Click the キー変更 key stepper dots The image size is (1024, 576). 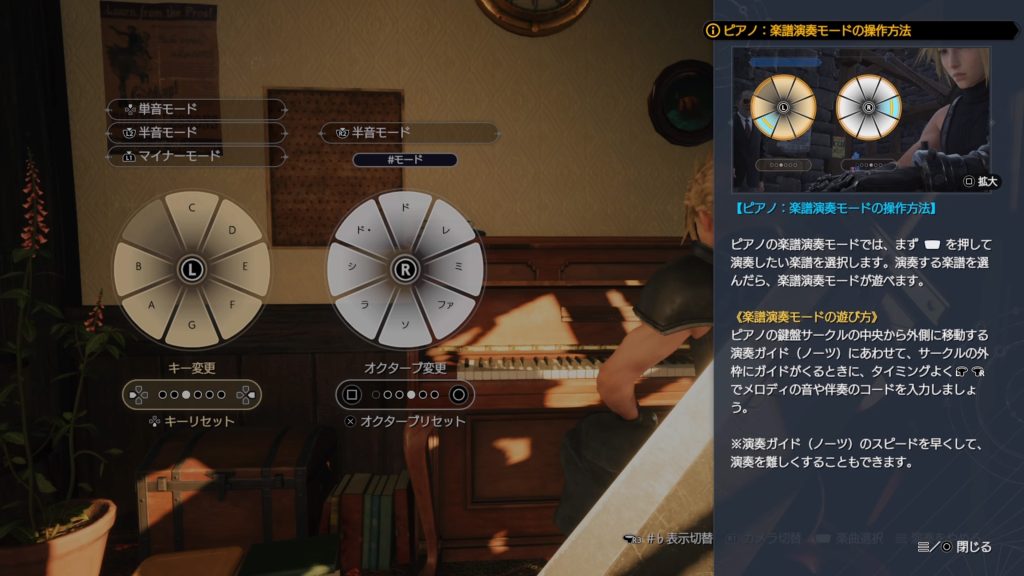tap(191, 395)
